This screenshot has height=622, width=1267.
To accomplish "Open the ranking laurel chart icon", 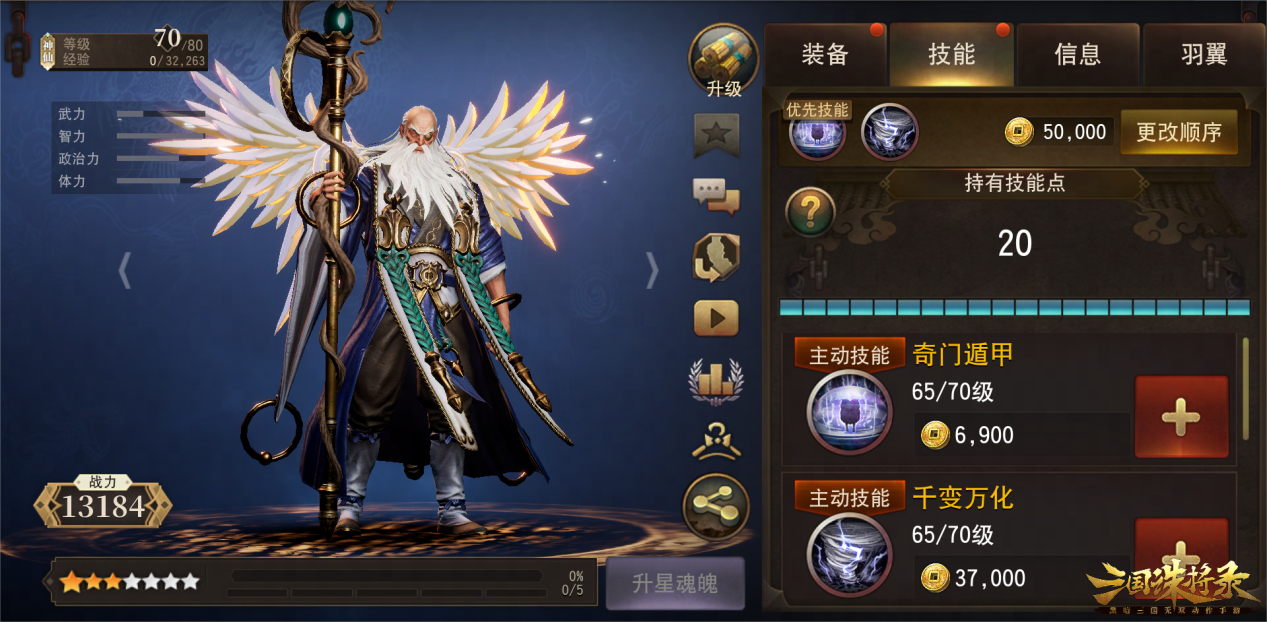I will pyautogui.click(x=716, y=380).
